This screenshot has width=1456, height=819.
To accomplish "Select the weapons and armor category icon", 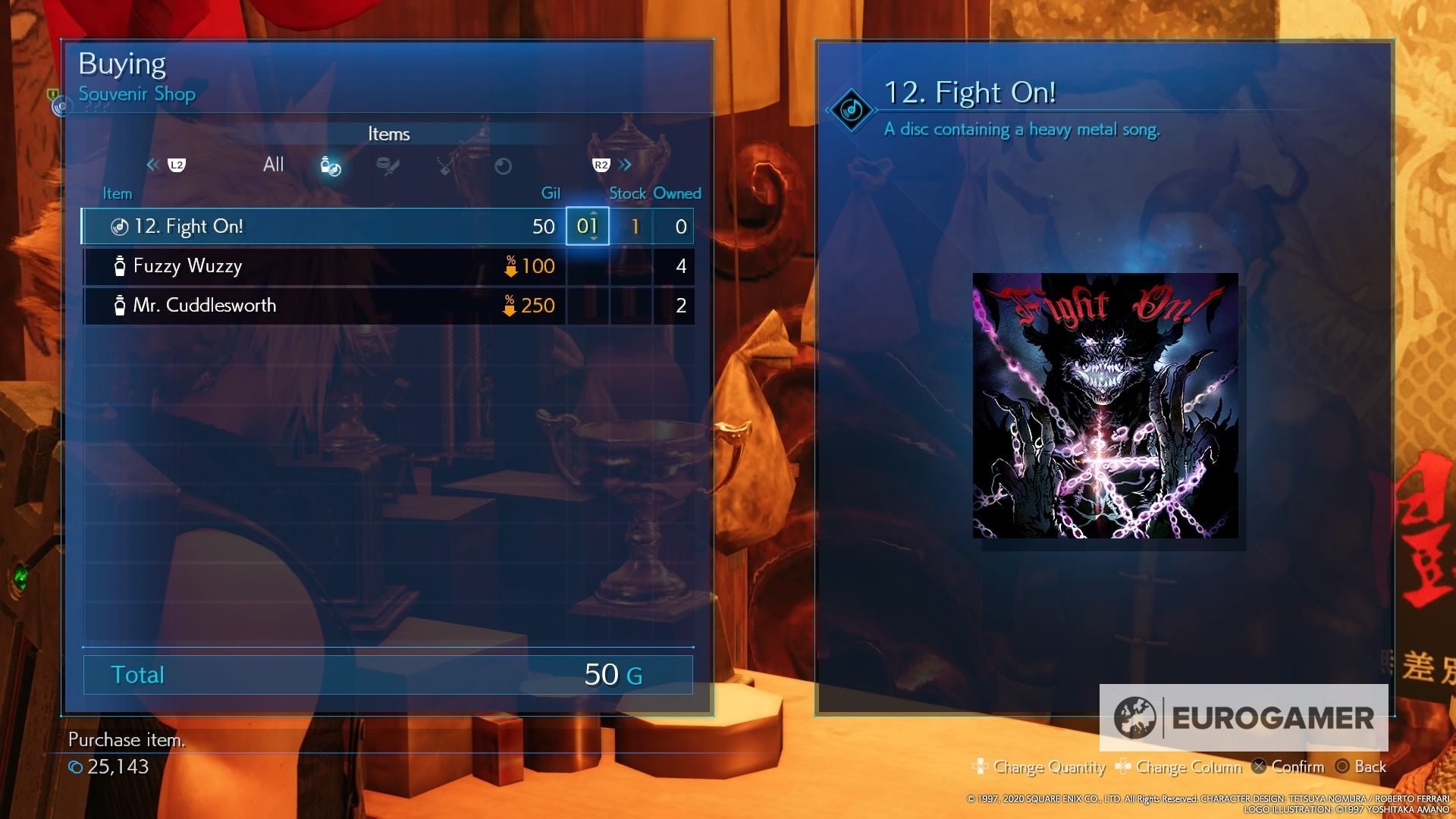I will point(388,165).
